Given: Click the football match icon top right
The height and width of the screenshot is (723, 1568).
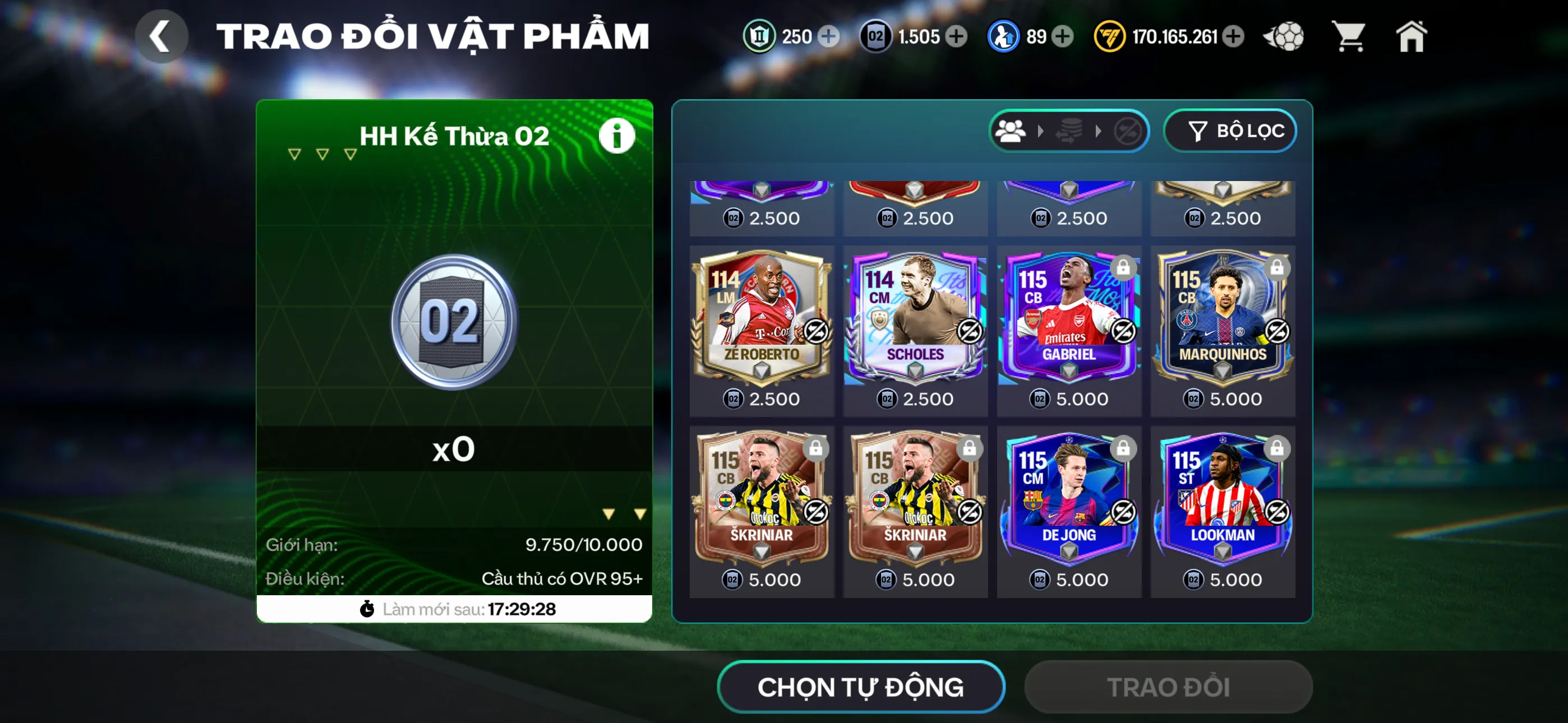Looking at the screenshot, I should coord(1284,36).
